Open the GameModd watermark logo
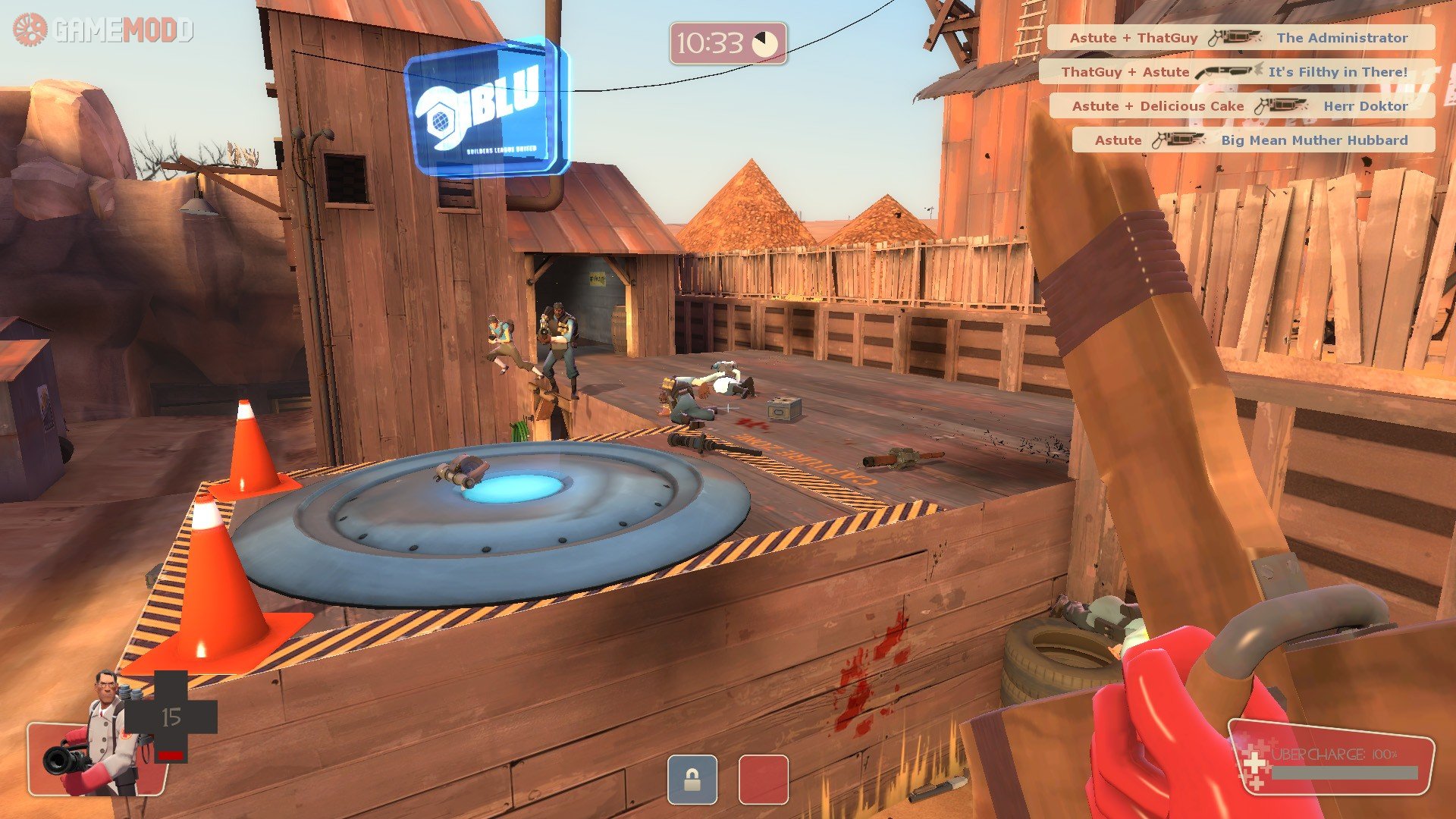 point(103,30)
